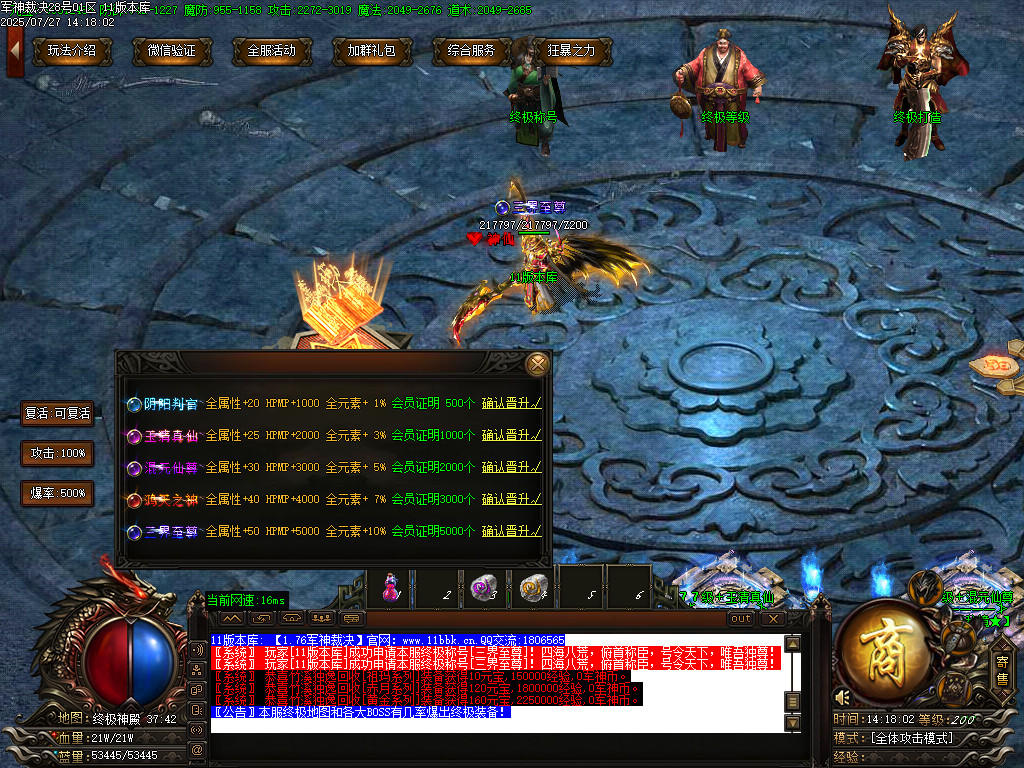Click the 微信验证 button
The image size is (1024, 768).
pos(172,51)
